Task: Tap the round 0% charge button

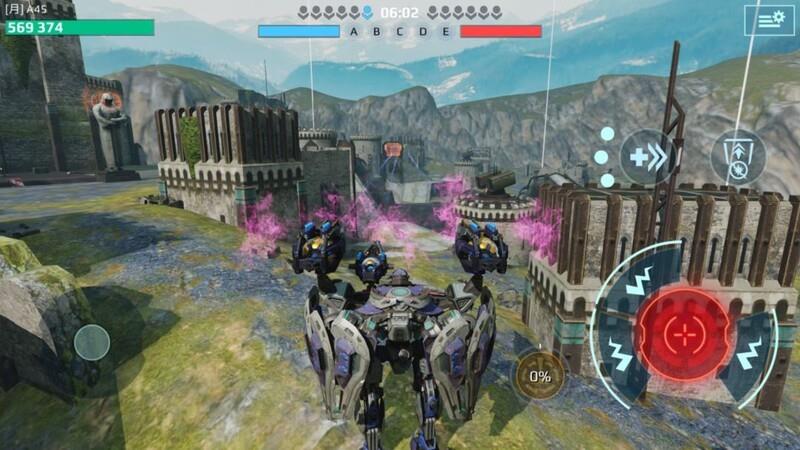Action: (540, 376)
